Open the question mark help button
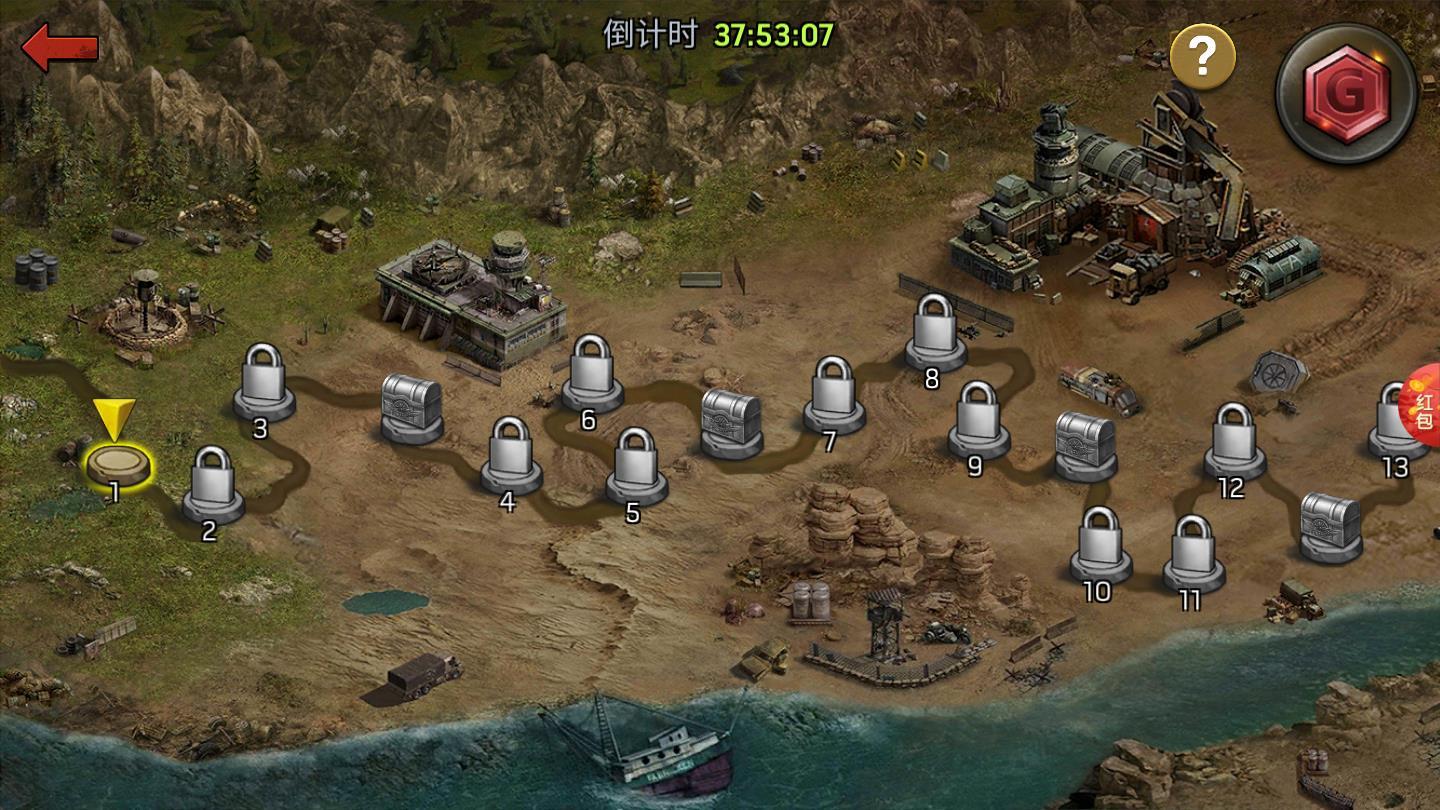Screen dimensions: 1440x810 [1203, 58]
